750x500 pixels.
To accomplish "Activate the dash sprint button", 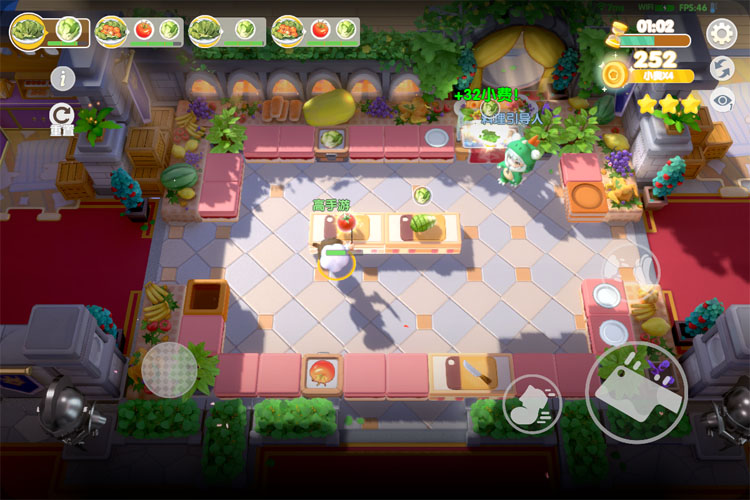I will [x=531, y=403].
